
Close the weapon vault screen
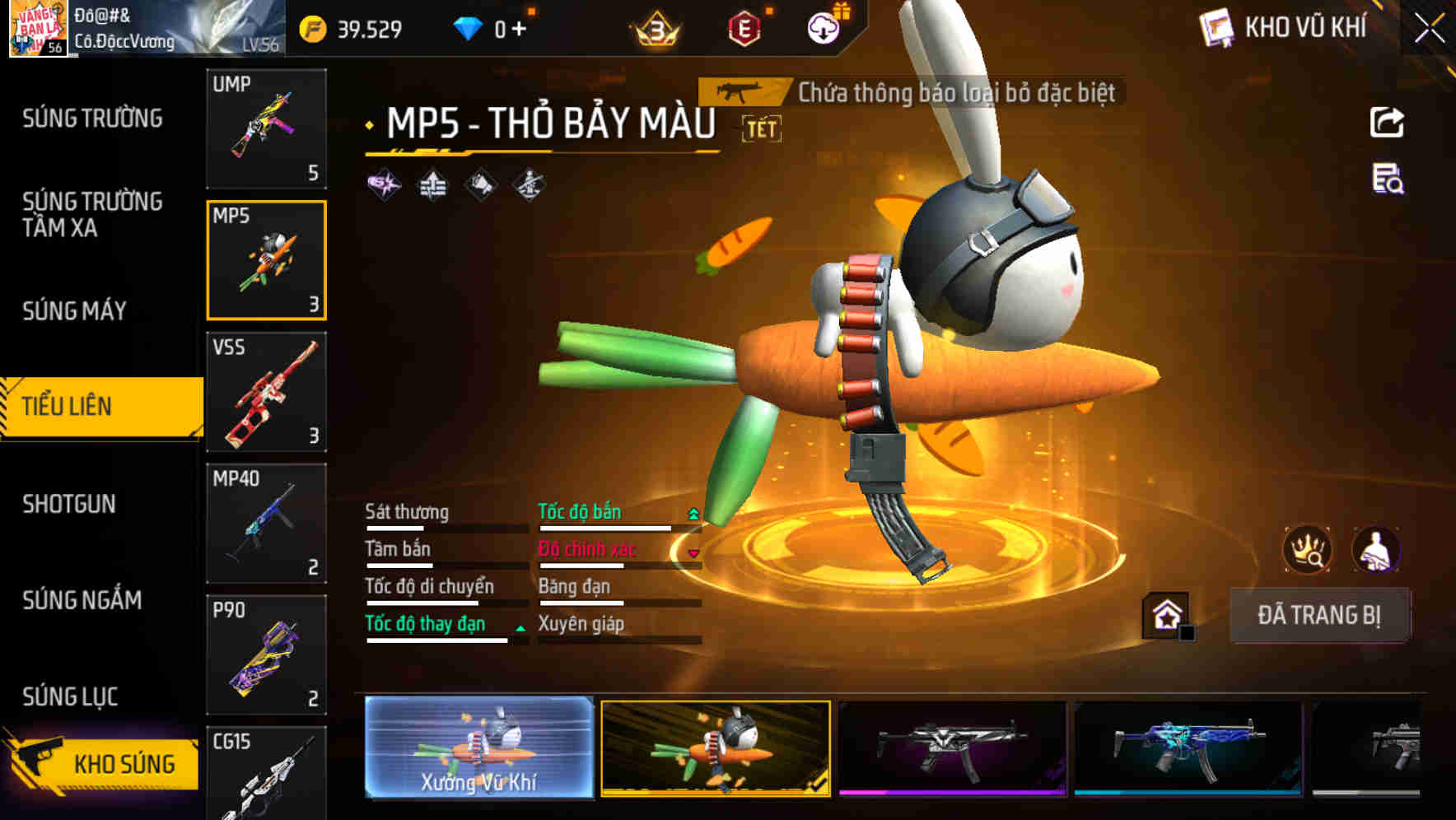(1430, 29)
